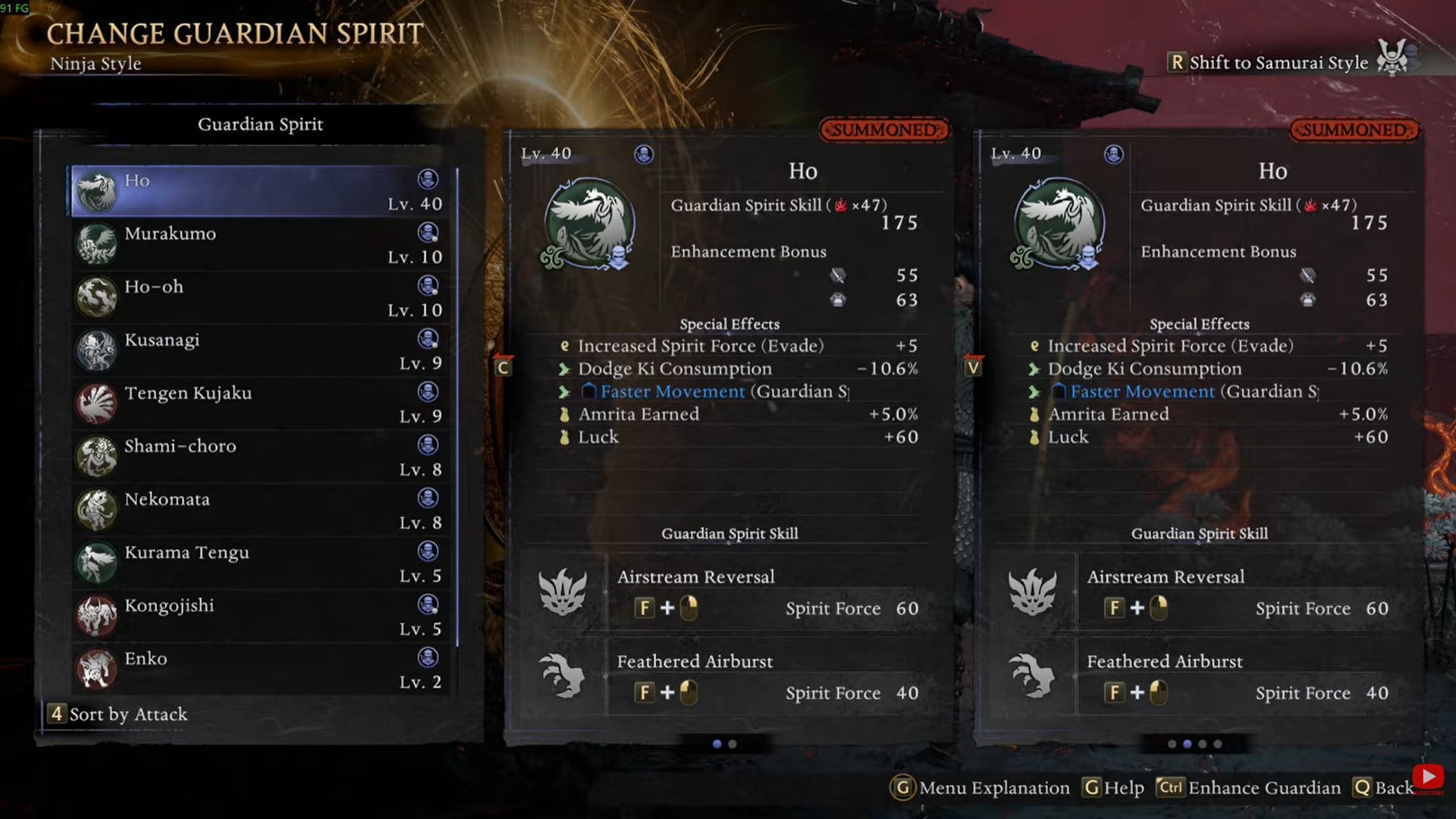Click the YouTube subscribe watermark

[x=1429, y=779]
